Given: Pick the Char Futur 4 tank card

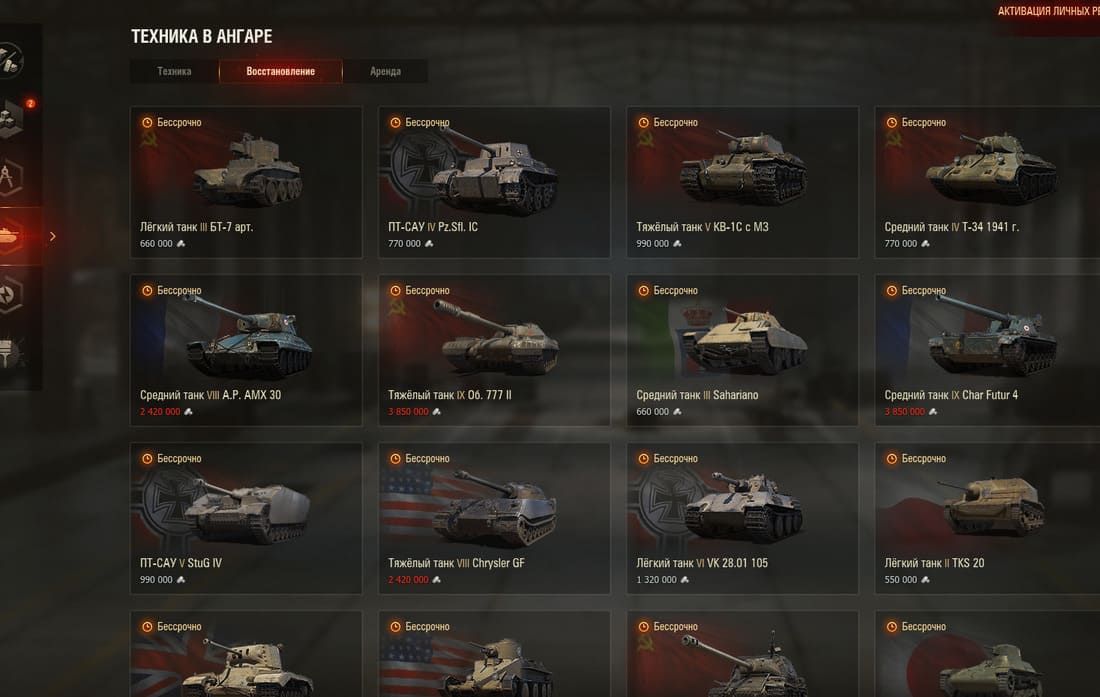Looking at the screenshot, I should [x=988, y=350].
